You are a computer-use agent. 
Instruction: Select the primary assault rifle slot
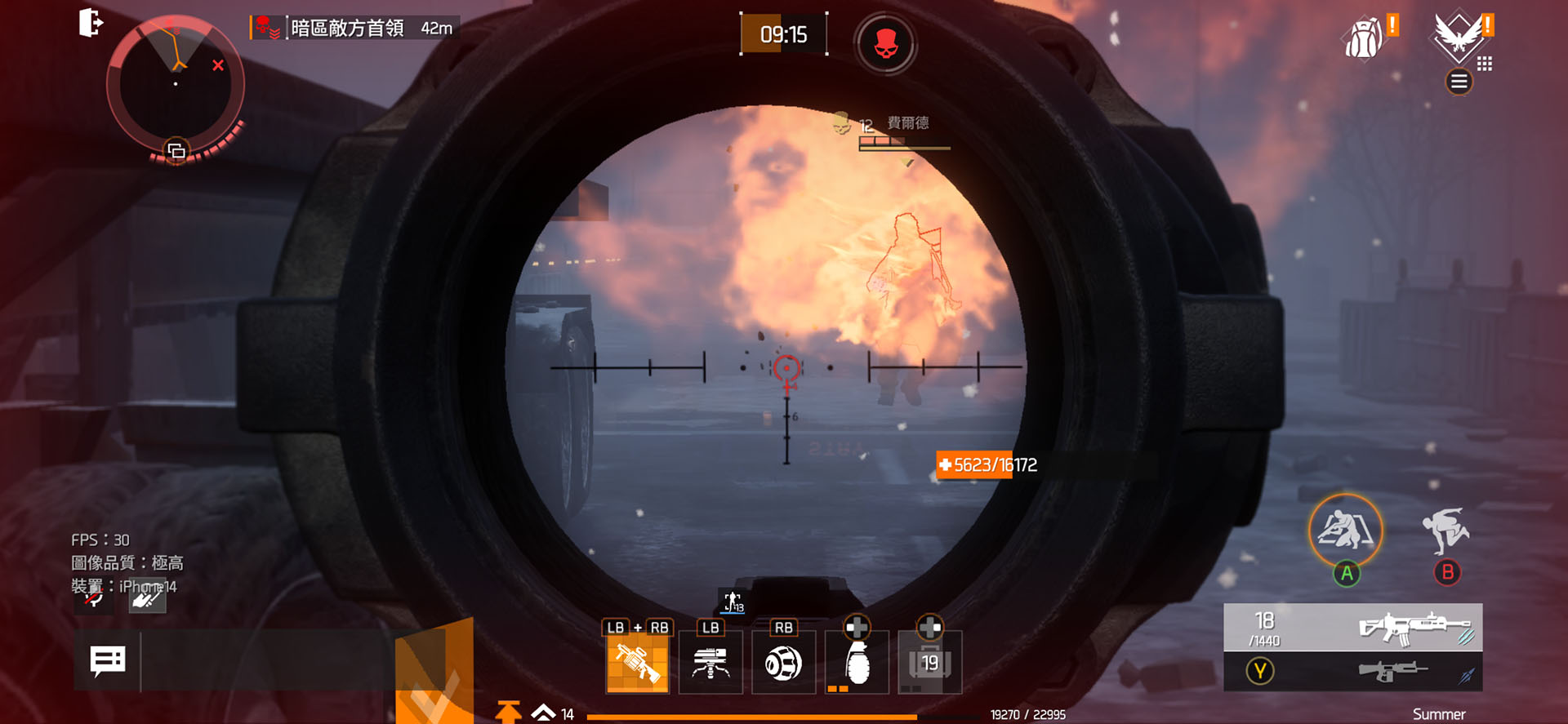[1352, 627]
